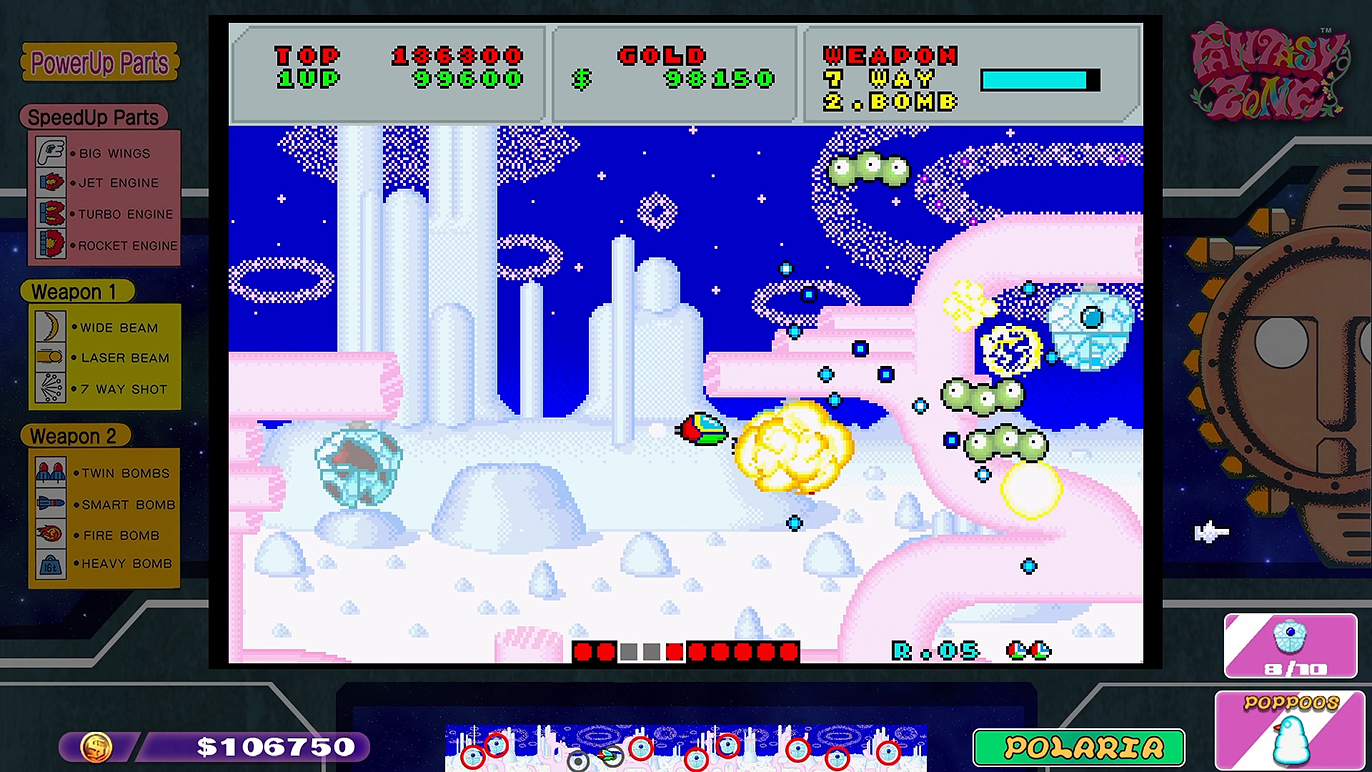Choose the Smart Bomb
The image size is (1372, 772).
coord(104,504)
